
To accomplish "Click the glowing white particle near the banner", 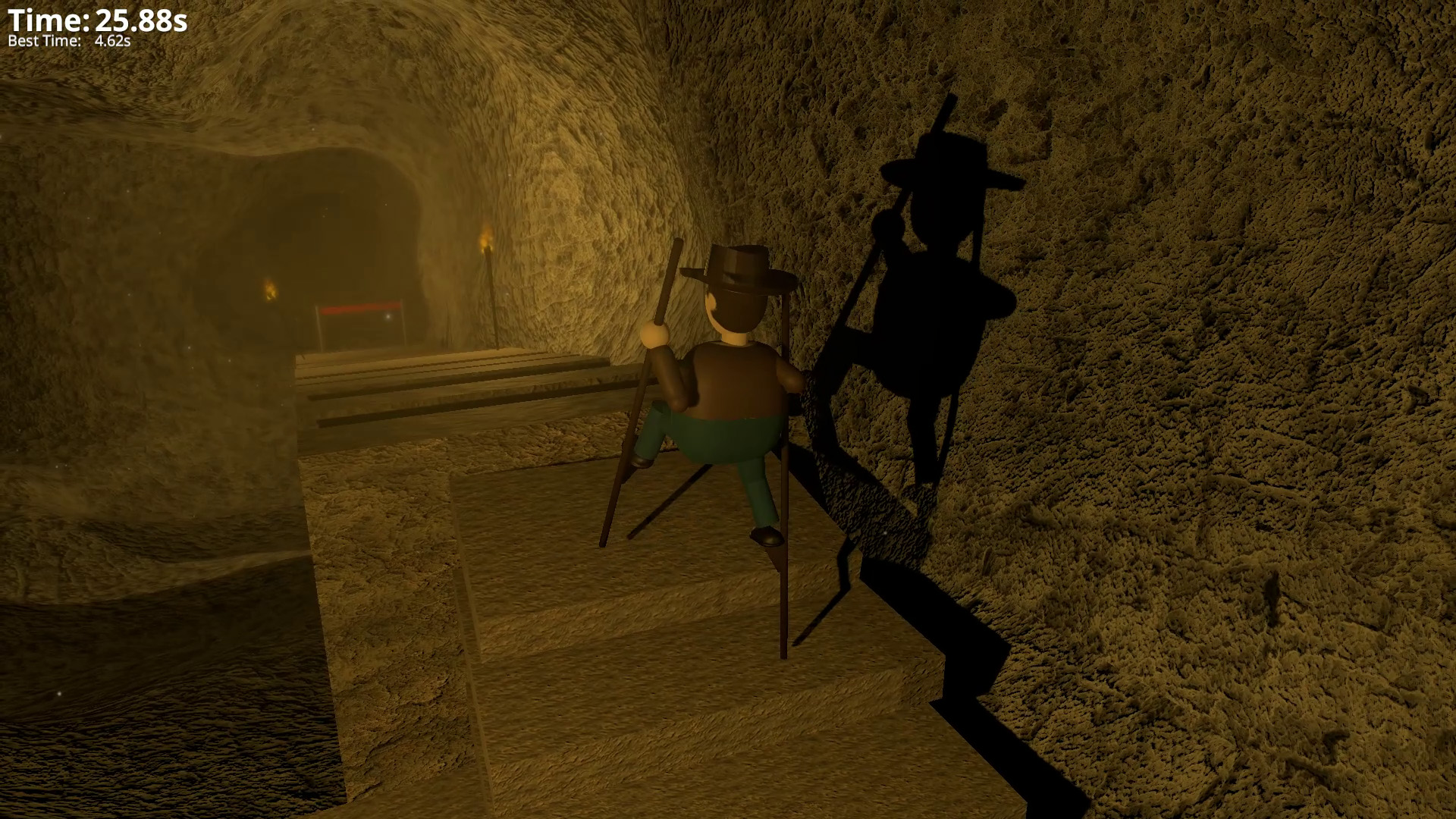I will coord(388,318).
